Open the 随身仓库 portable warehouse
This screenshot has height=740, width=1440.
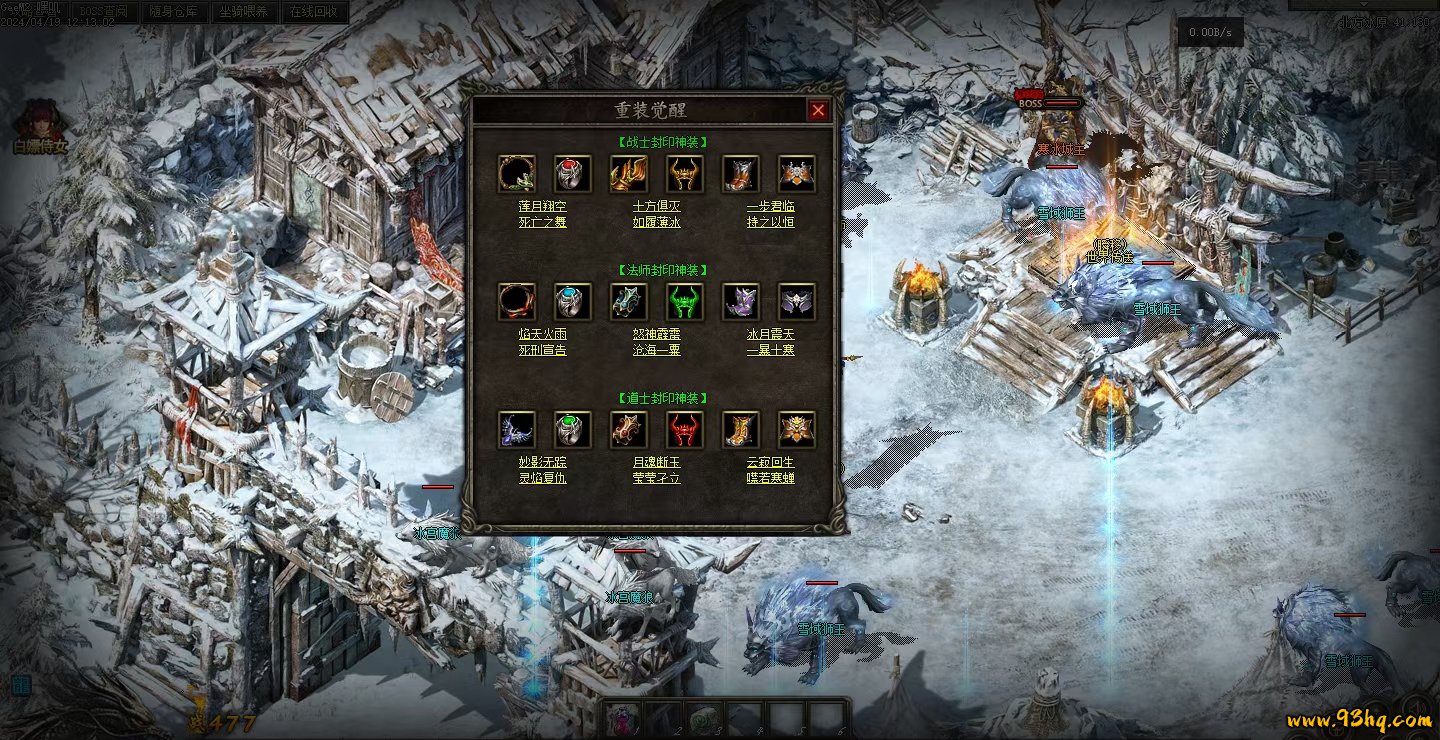174,12
